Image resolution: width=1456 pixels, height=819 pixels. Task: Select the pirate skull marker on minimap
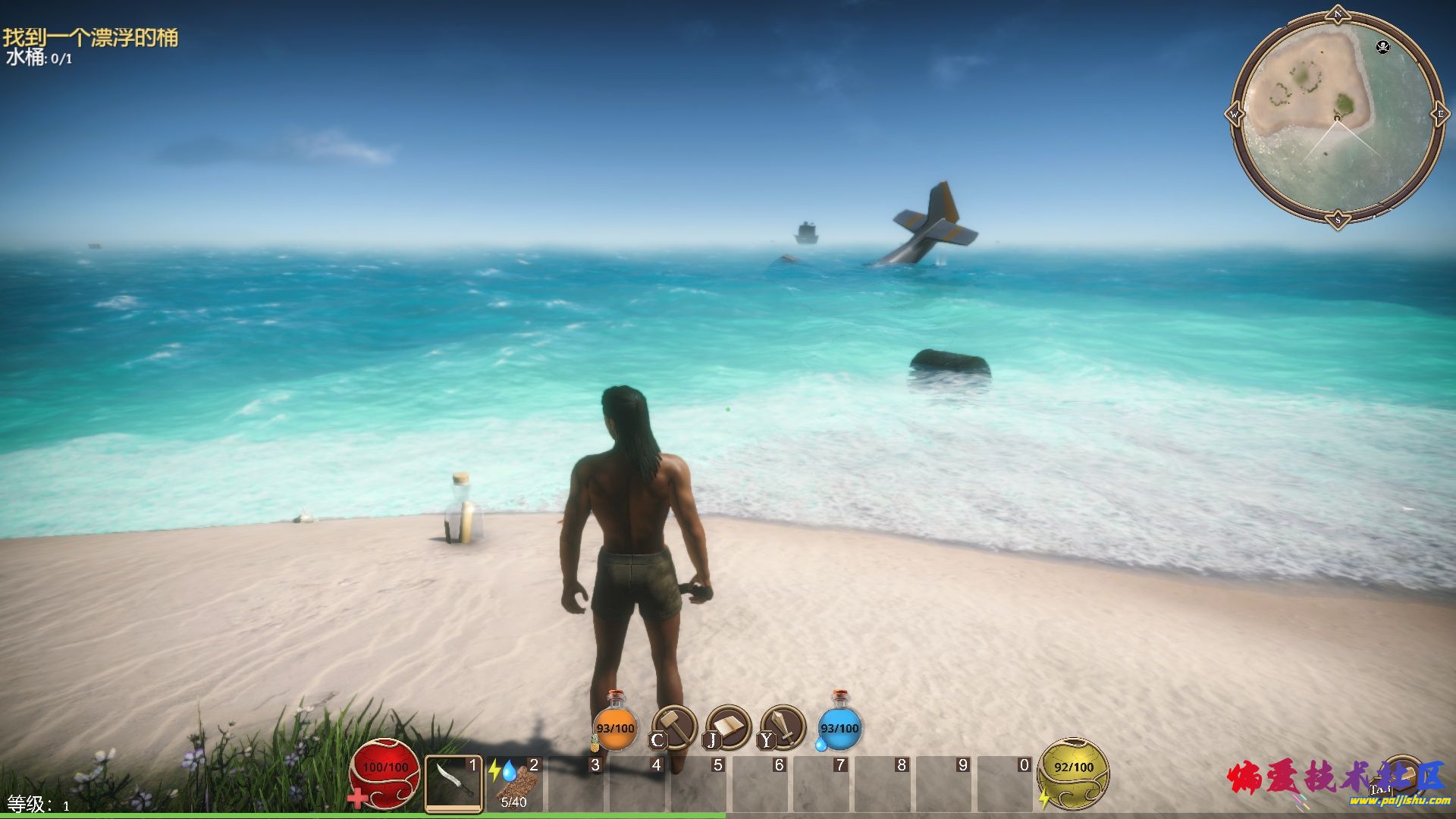pos(1383,47)
